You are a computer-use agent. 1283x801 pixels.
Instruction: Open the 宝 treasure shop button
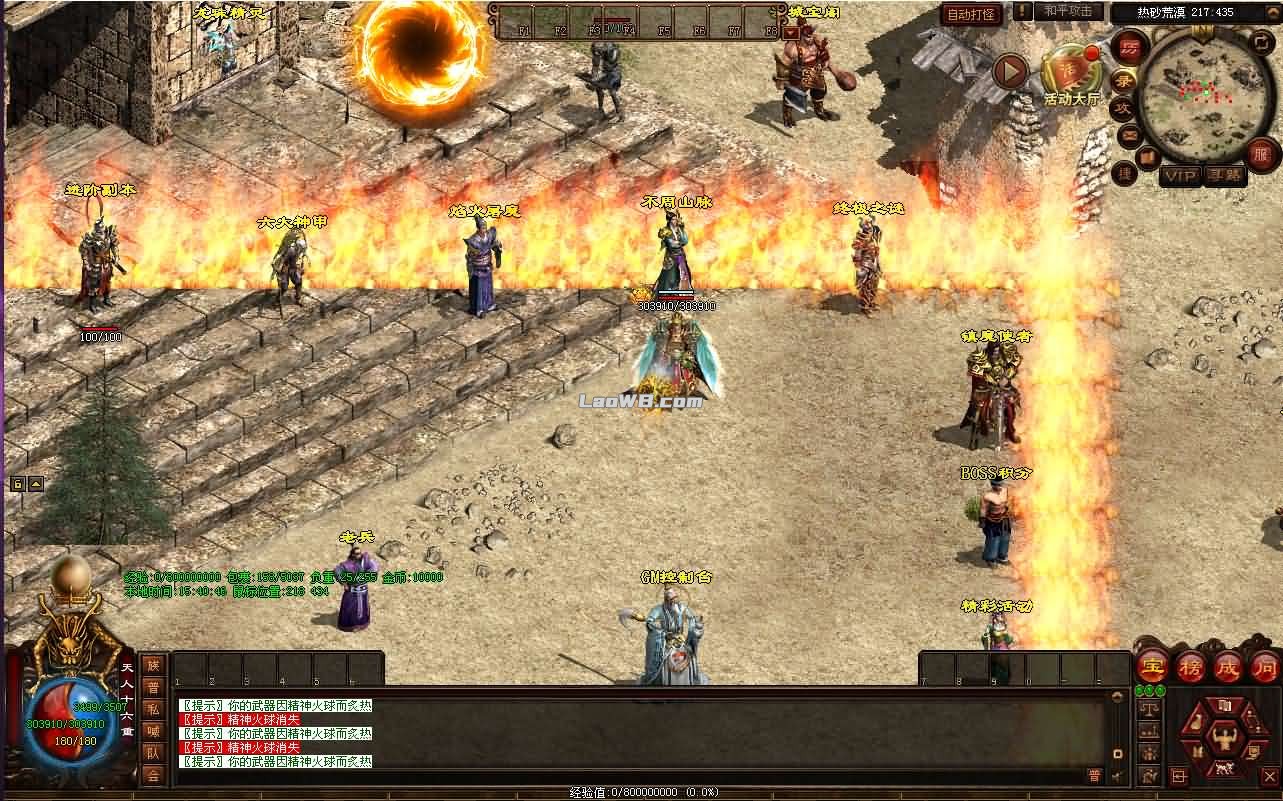(1153, 666)
